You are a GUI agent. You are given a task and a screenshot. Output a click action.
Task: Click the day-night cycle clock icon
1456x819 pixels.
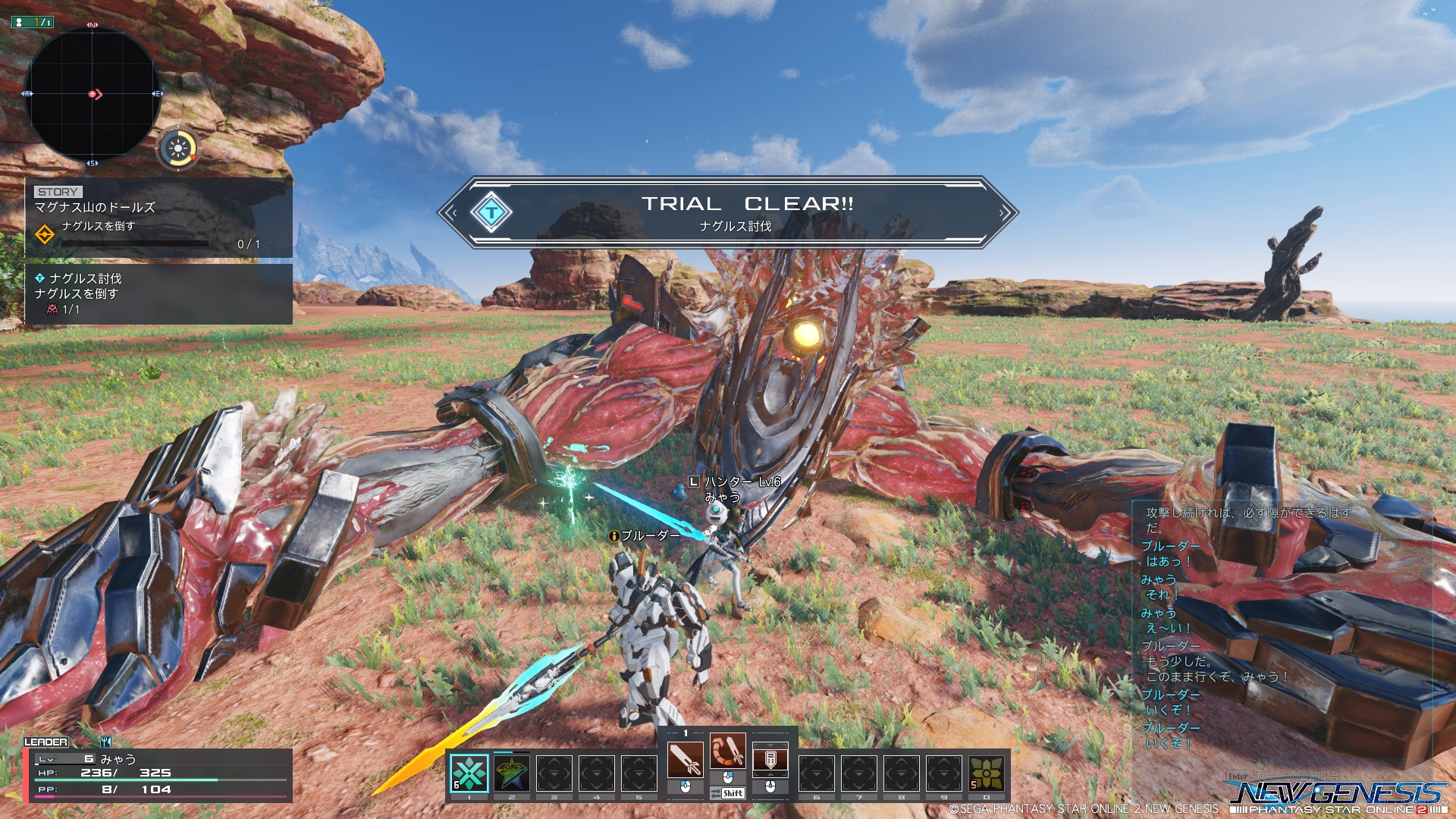coord(178,148)
